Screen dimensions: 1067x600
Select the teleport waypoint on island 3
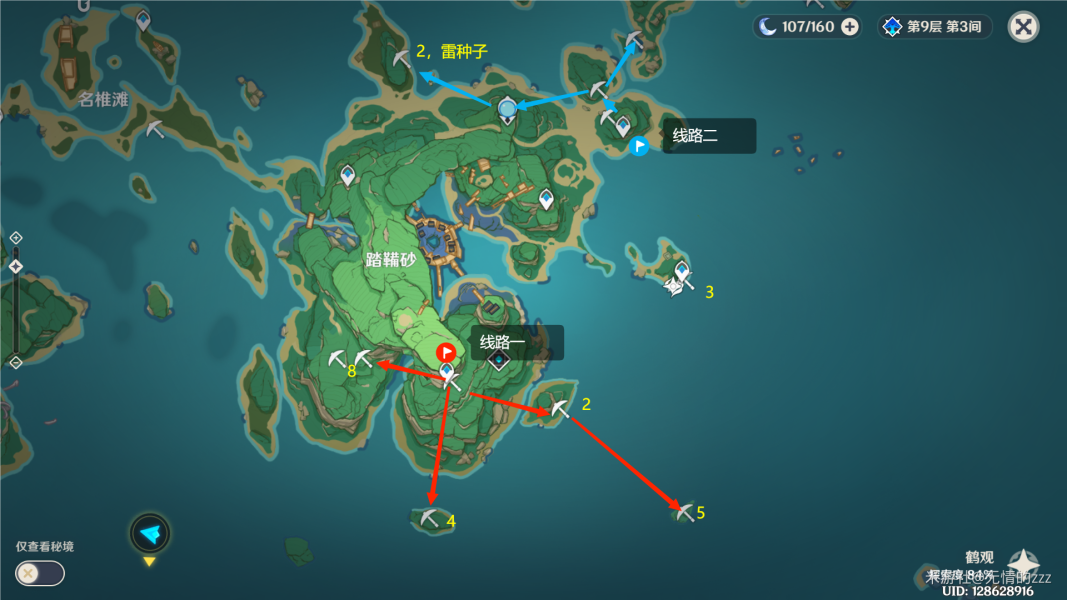coord(682,271)
